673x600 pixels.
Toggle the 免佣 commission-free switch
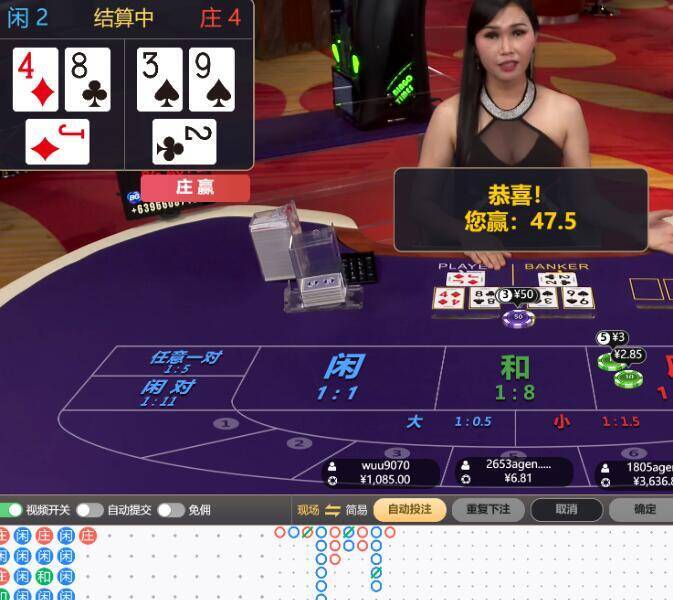(170, 510)
